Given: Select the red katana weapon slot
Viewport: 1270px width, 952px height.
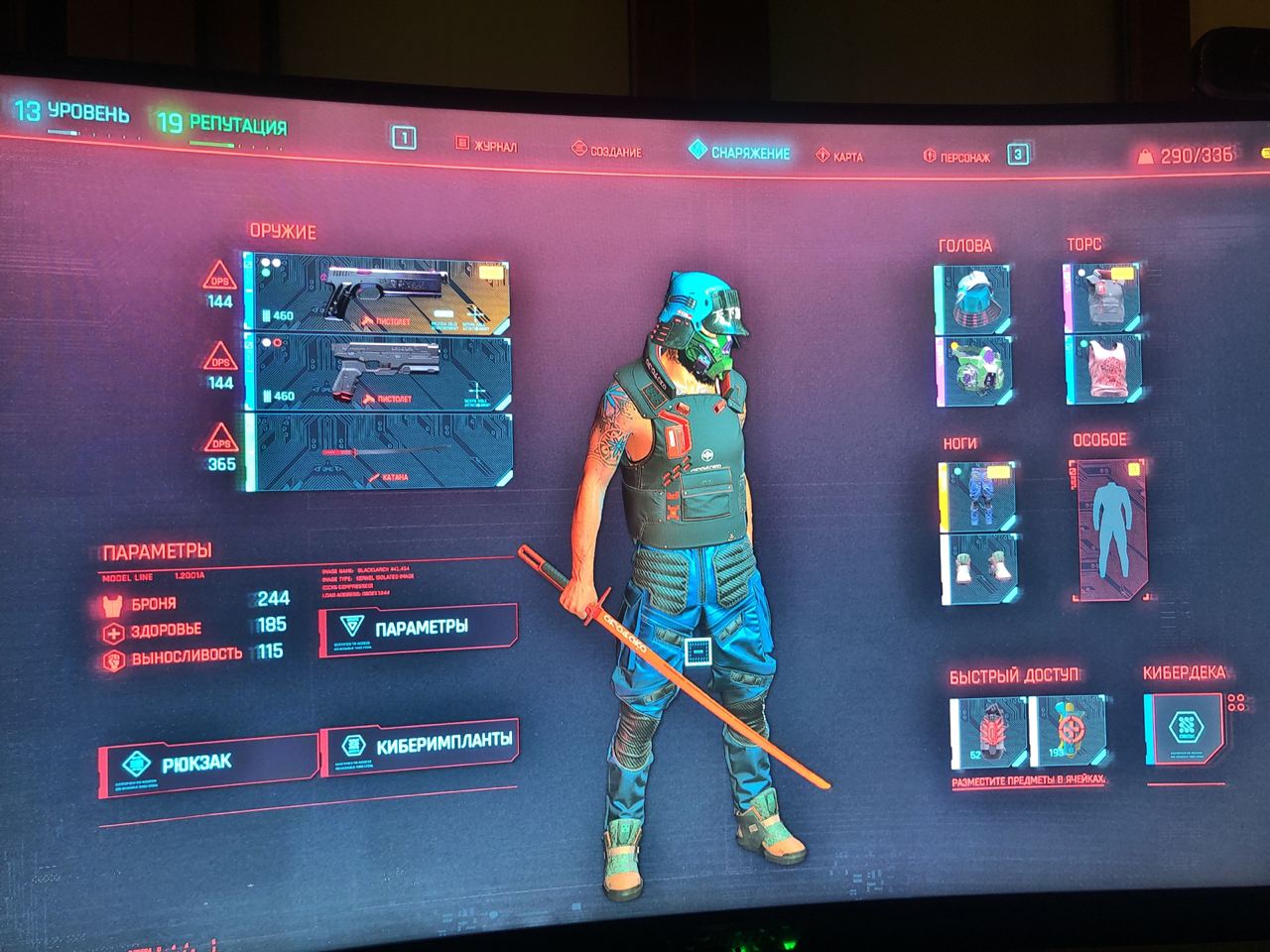Looking at the screenshot, I should pyautogui.click(x=381, y=452).
